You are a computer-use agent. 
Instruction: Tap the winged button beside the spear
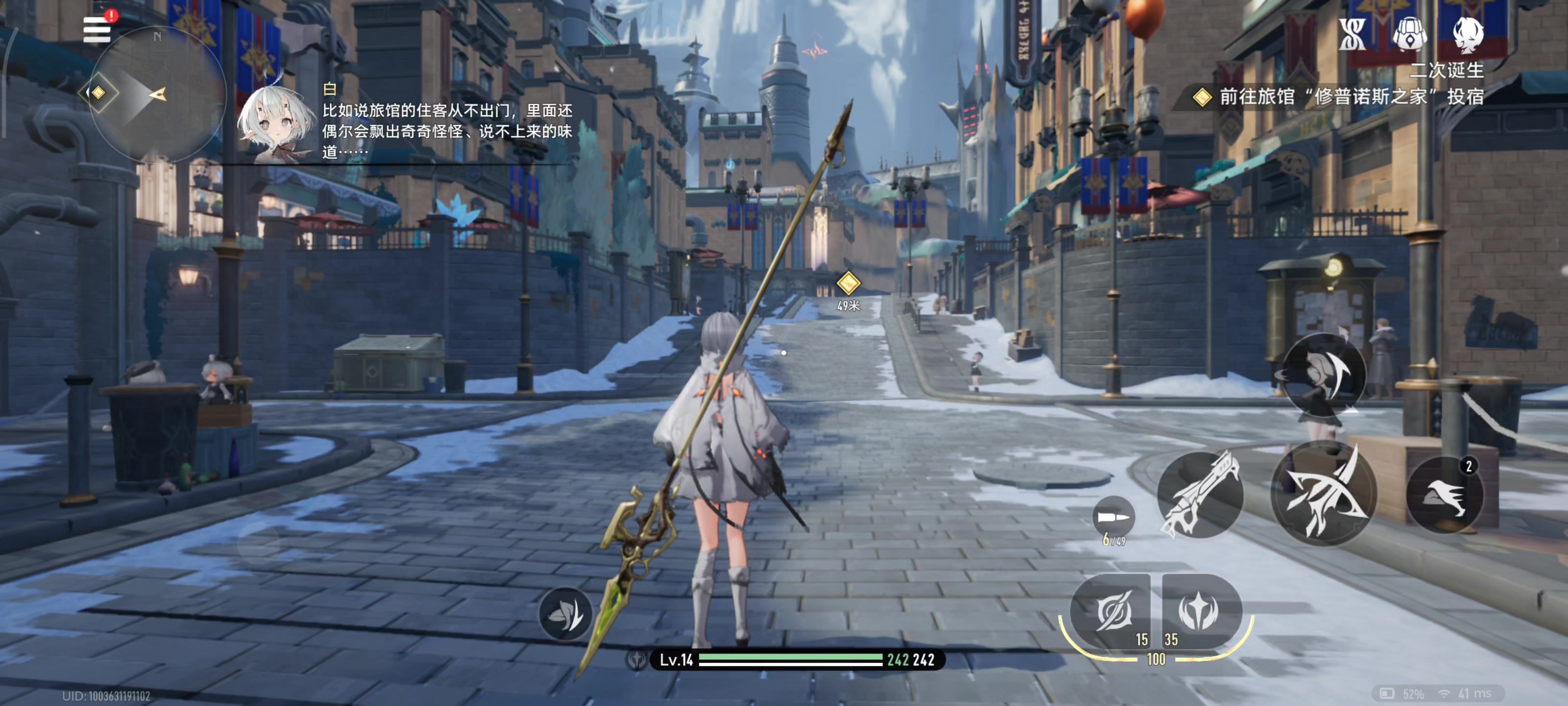[565, 614]
